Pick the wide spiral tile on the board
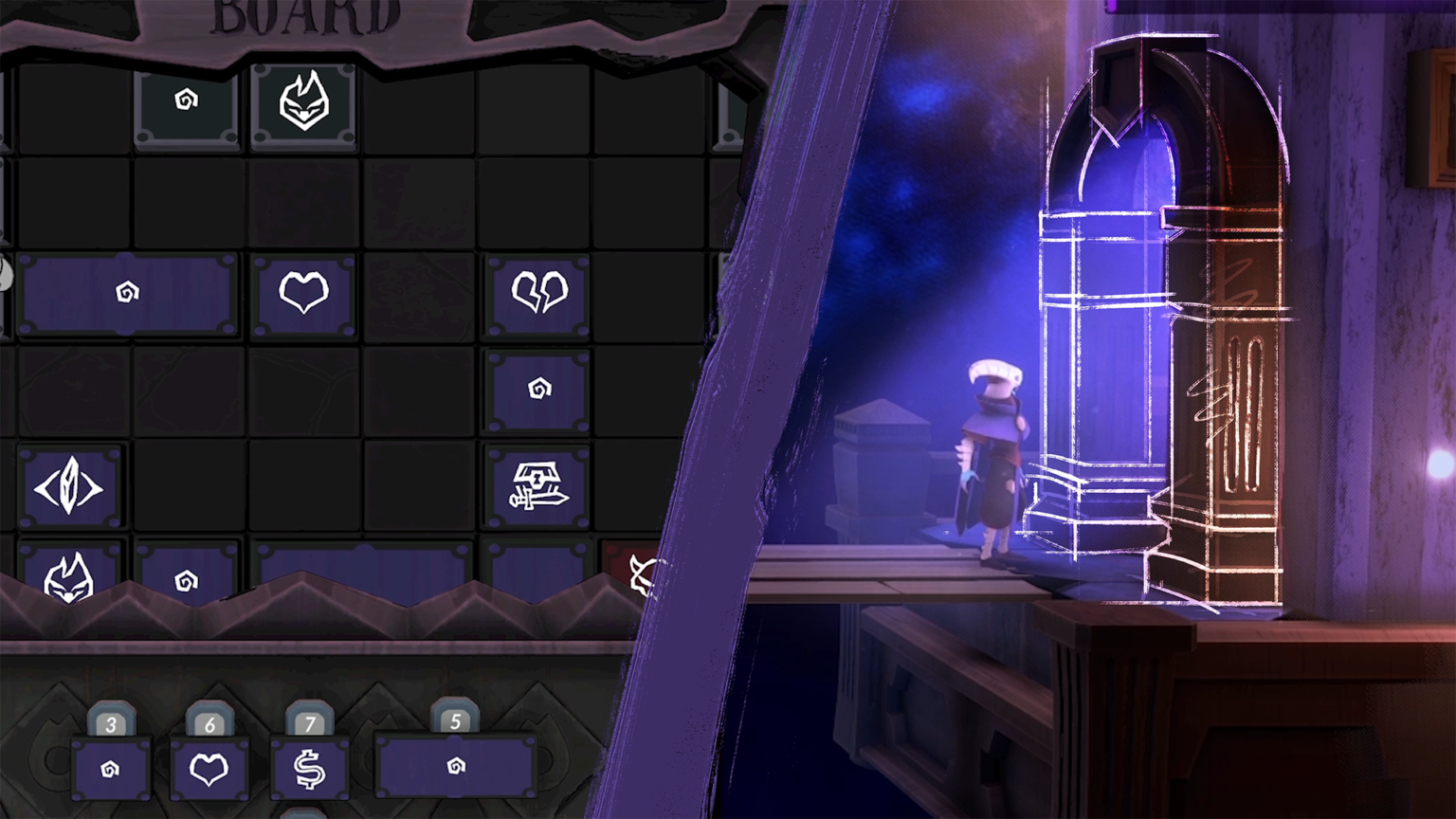Viewport: 1456px width, 819px height. (127, 294)
